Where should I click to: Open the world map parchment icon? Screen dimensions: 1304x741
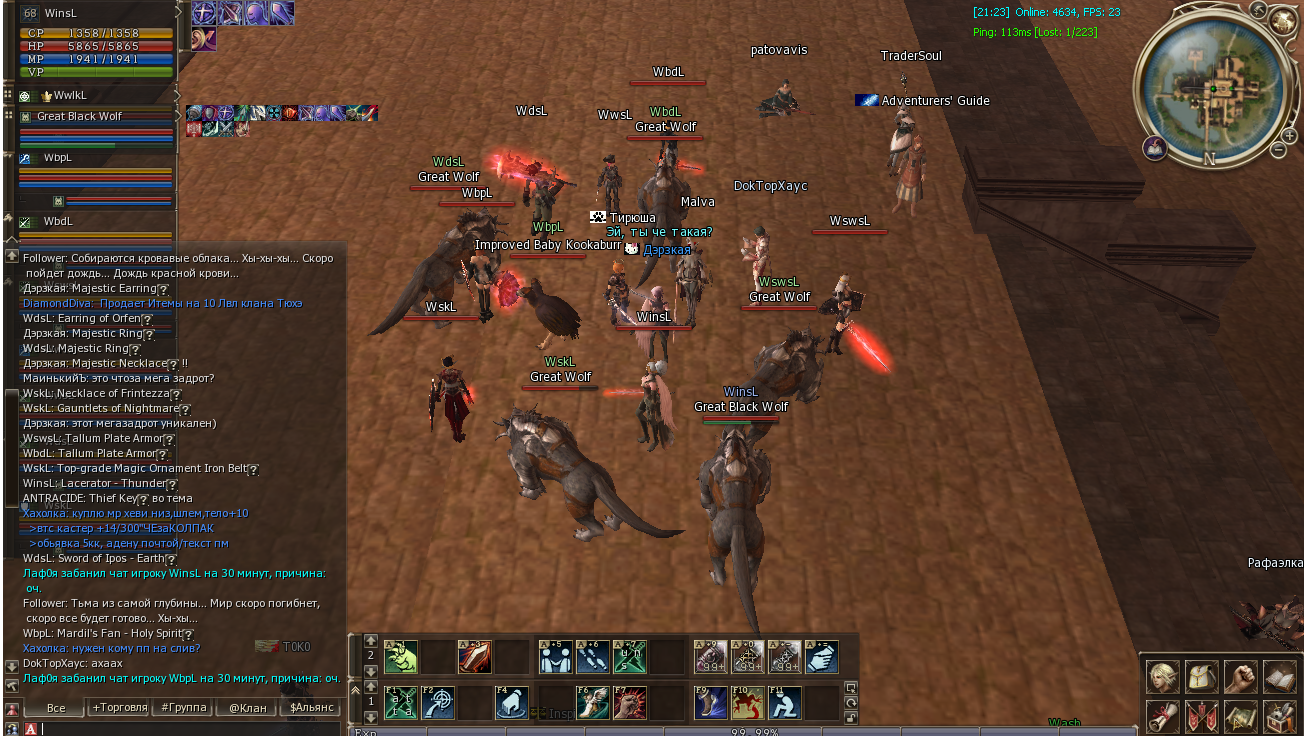click(x=1241, y=716)
